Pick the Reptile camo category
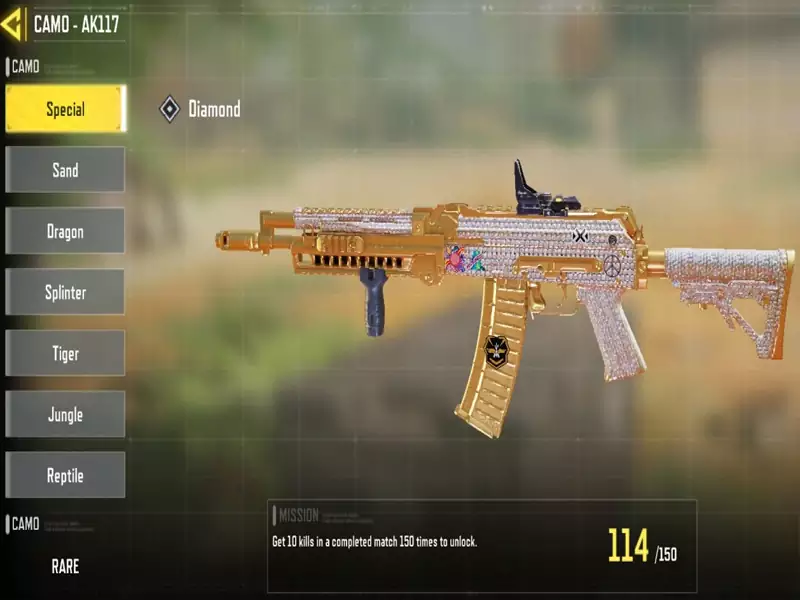The image size is (800, 600). (65, 475)
